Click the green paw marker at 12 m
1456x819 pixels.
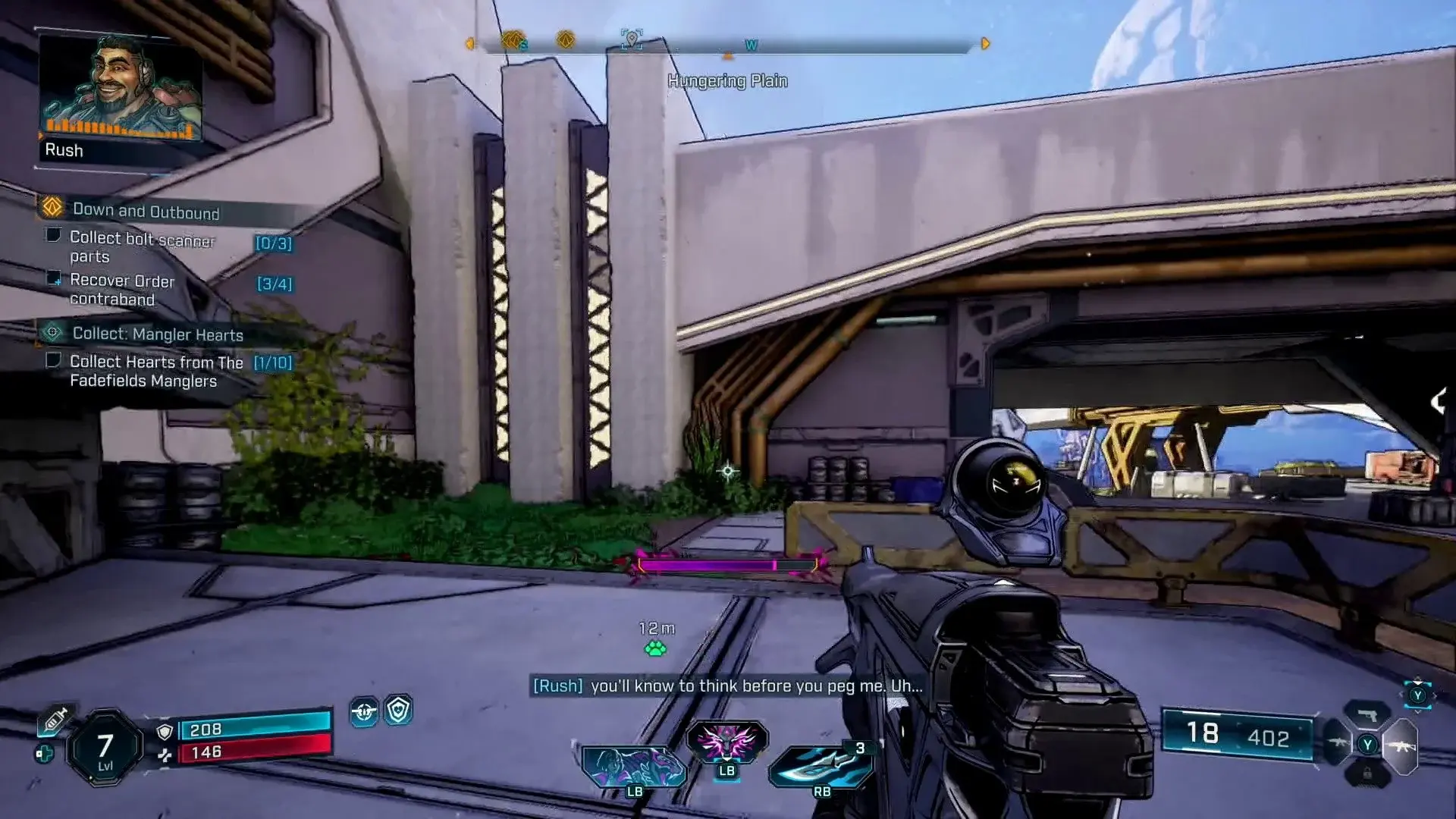655,648
